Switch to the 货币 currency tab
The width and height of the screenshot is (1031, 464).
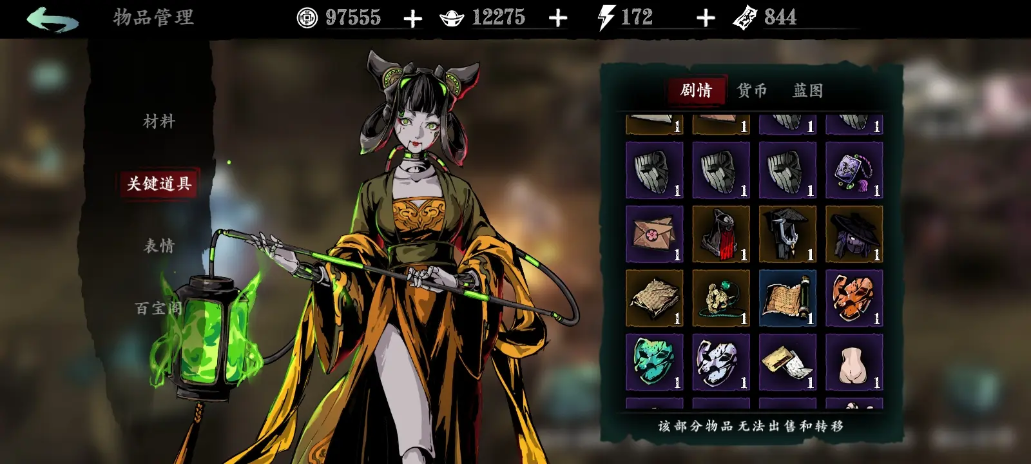click(x=752, y=90)
